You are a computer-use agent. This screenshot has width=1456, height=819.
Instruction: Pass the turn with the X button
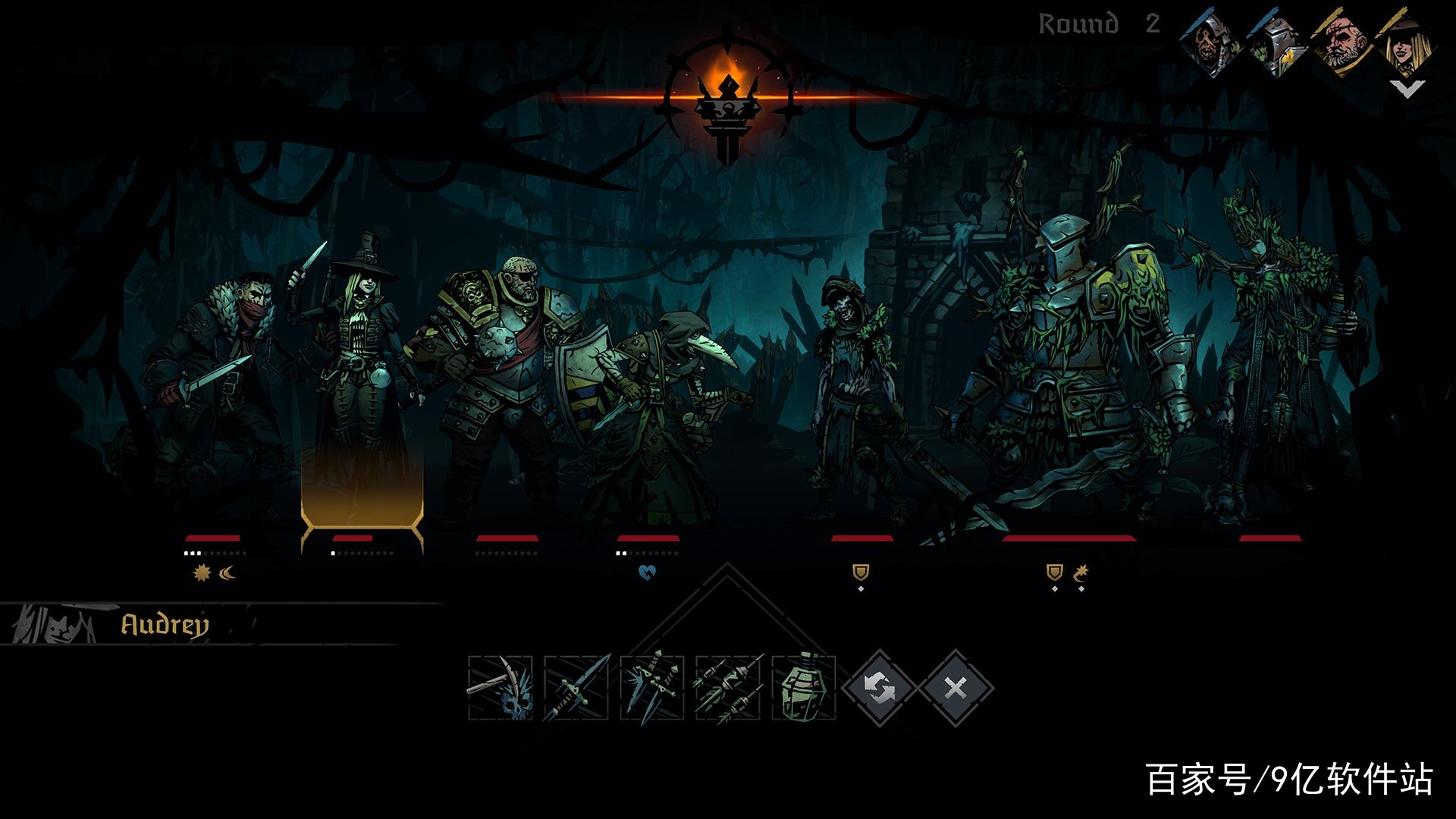coord(955,689)
